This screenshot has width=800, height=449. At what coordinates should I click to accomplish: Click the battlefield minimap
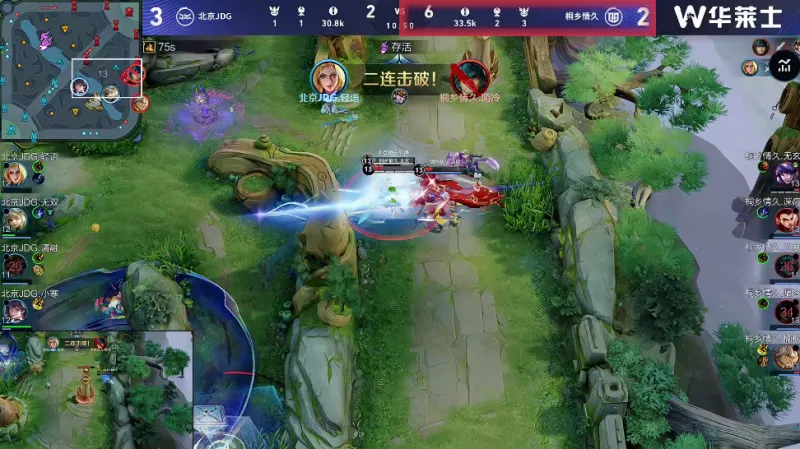[70, 70]
